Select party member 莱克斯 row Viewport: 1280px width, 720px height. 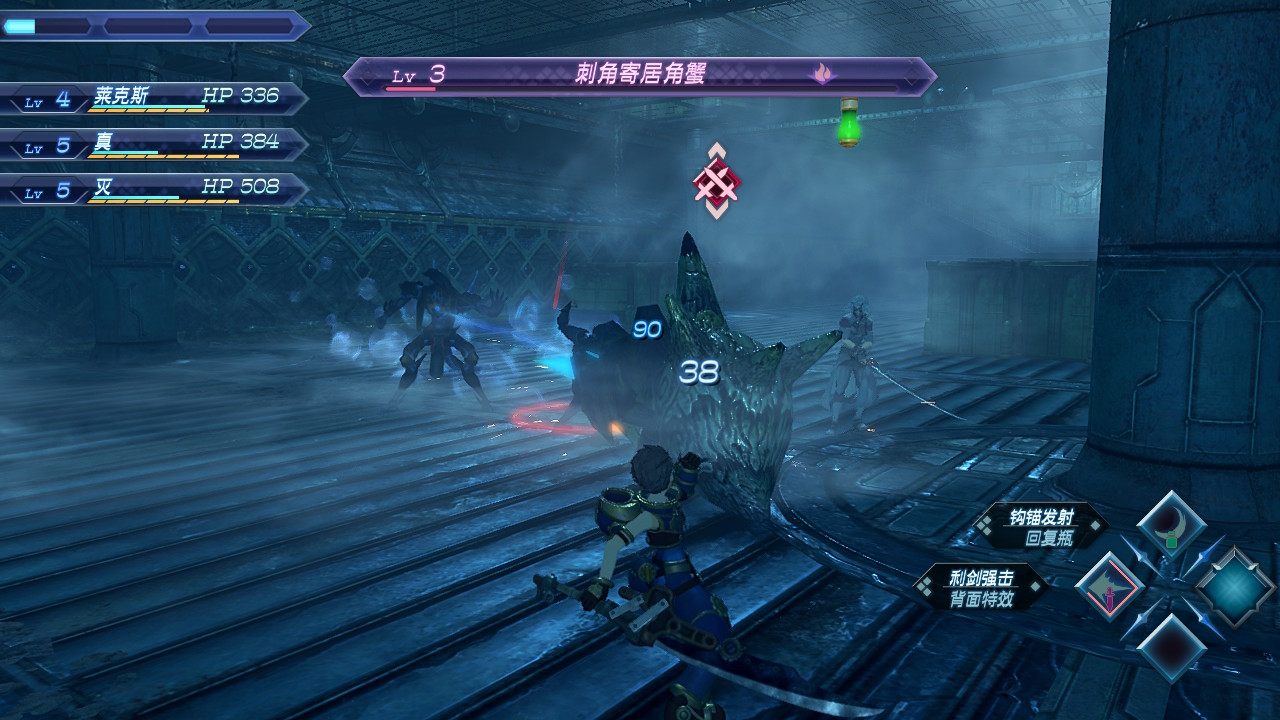[155, 98]
